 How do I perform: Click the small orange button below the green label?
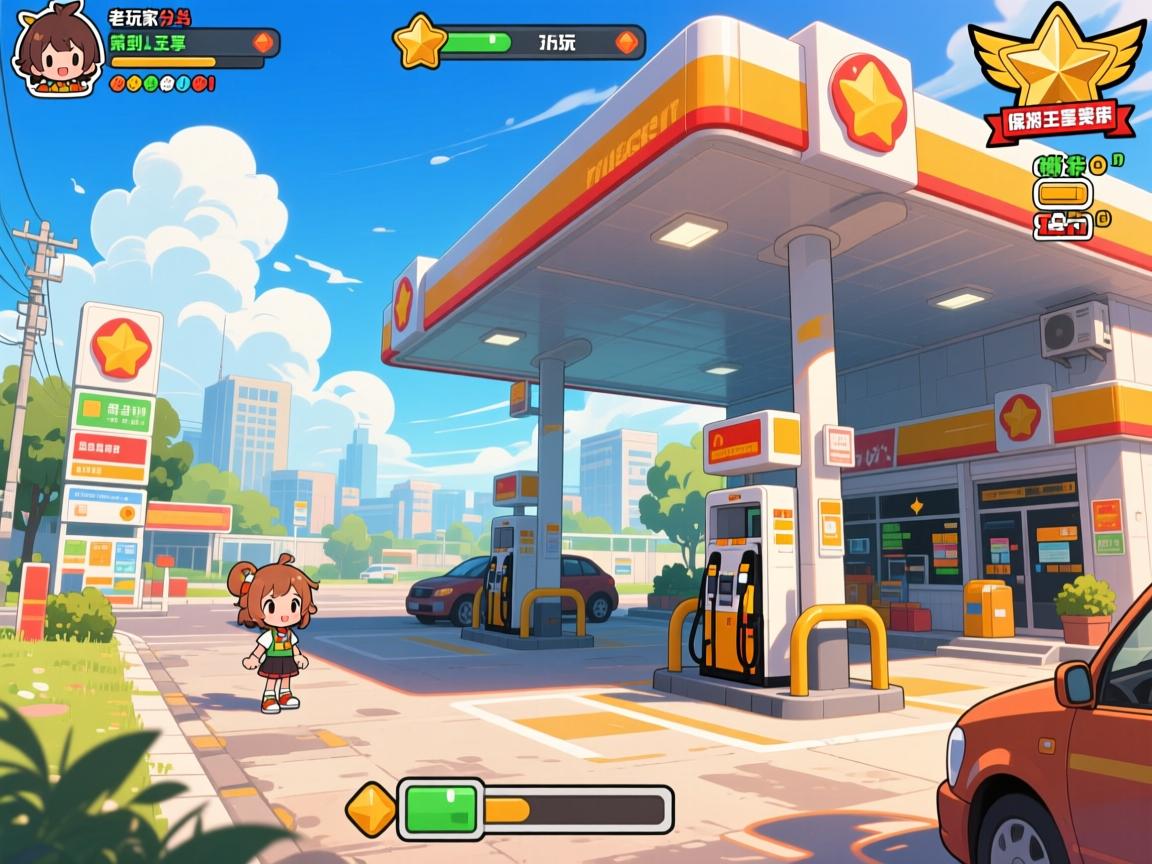click(1062, 193)
